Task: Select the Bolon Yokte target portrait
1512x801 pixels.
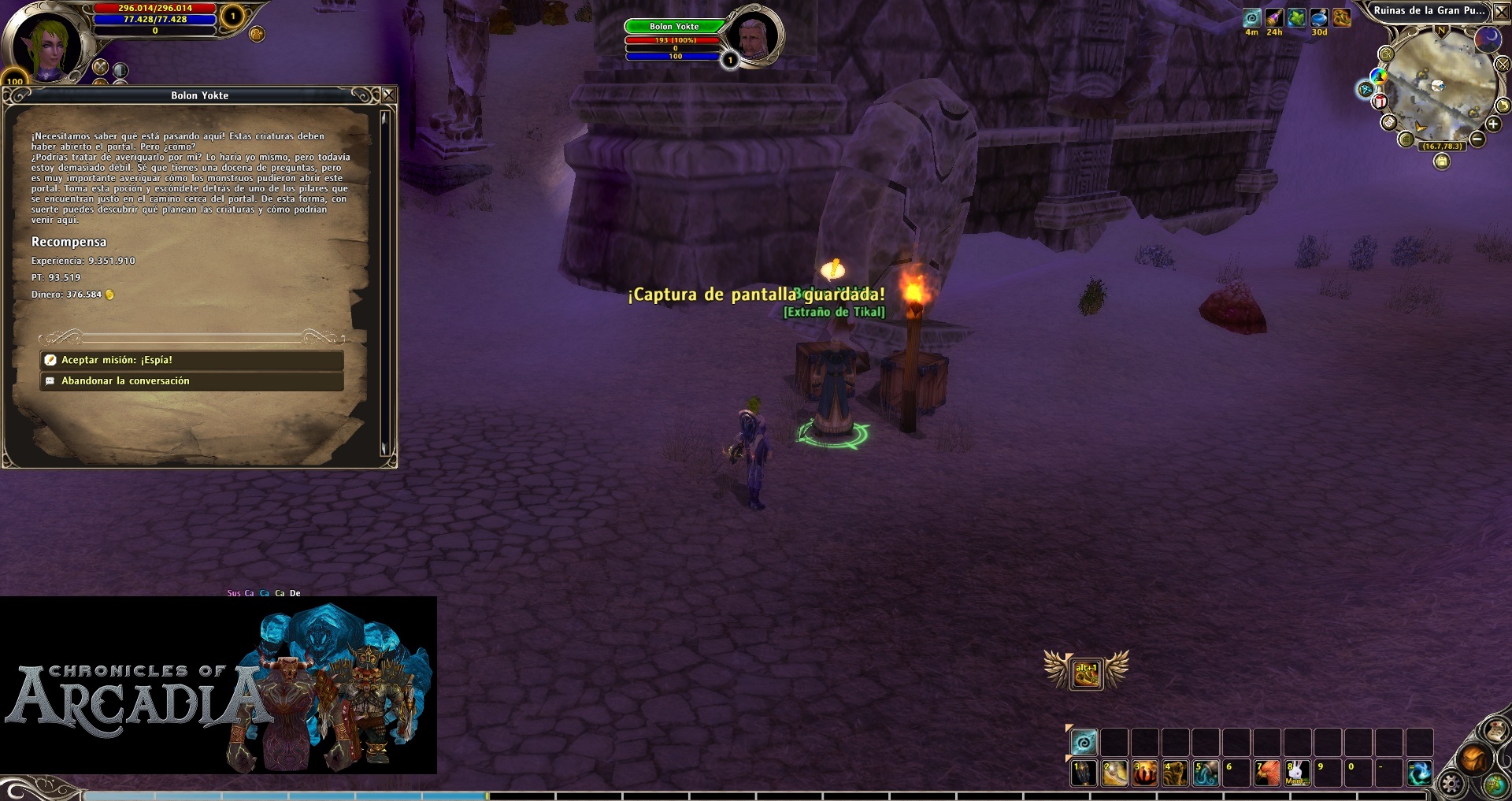Action: coord(752,35)
